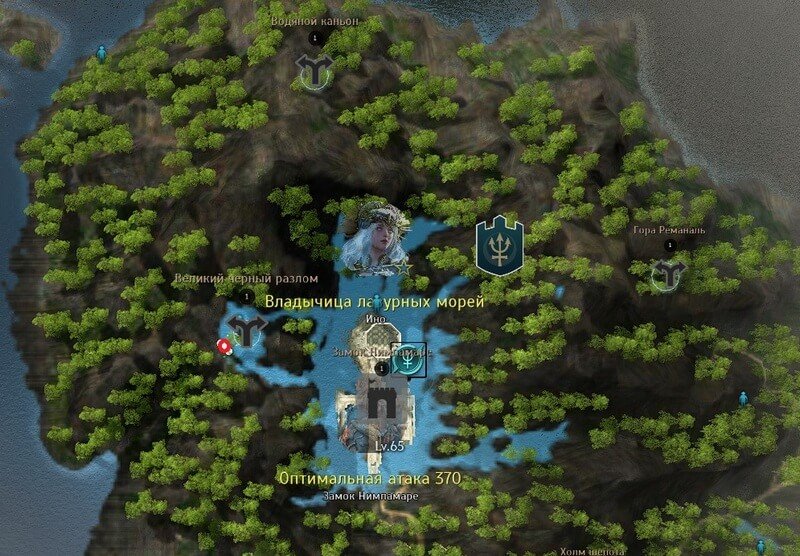Select the Водяной каньон waypoint marker
Viewport: 800px width, 556px height.
point(314,70)
